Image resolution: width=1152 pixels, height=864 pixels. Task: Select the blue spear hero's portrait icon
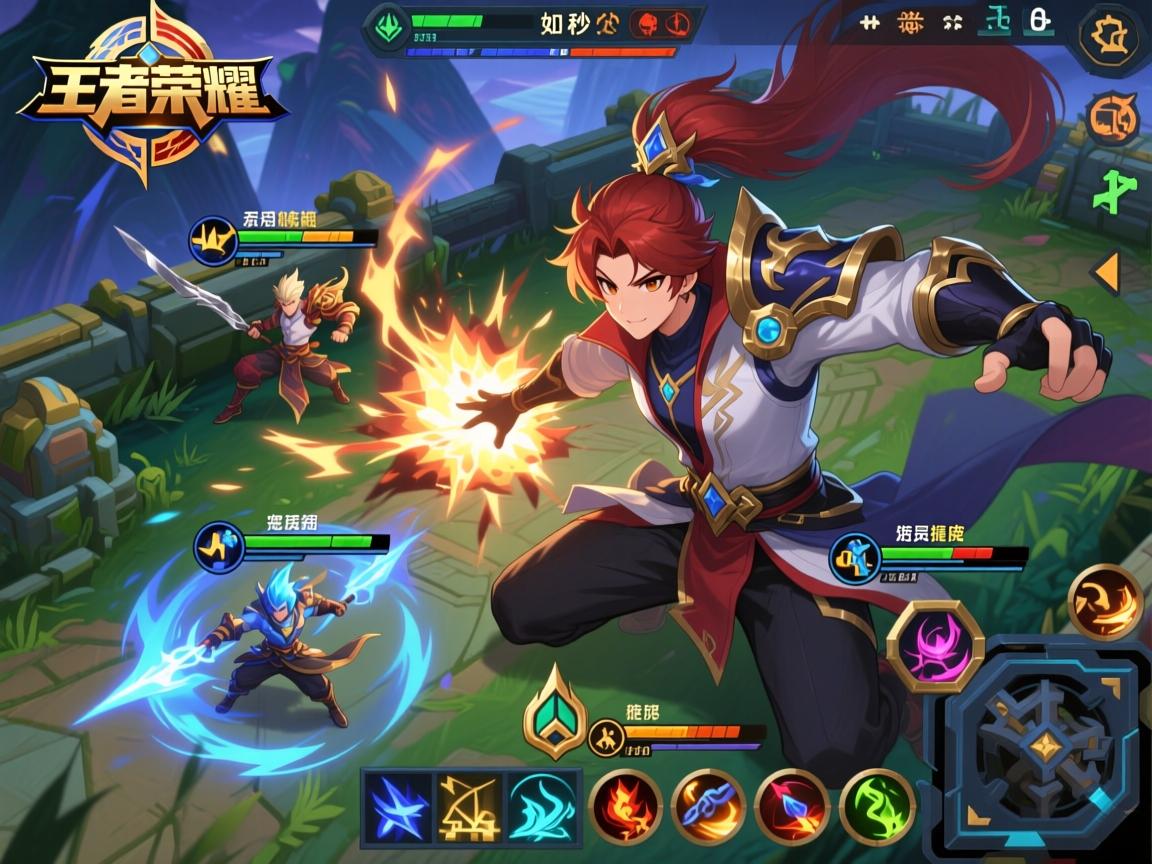(x=219, y=547)
